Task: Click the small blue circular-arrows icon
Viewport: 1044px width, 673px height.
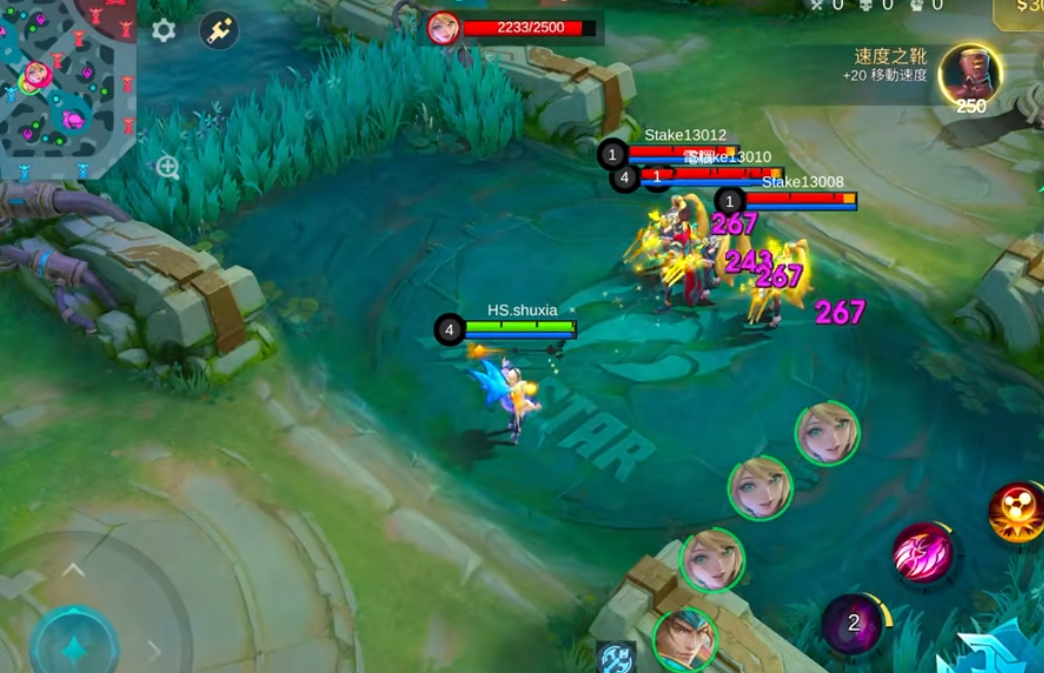Action: pos(615,657)
